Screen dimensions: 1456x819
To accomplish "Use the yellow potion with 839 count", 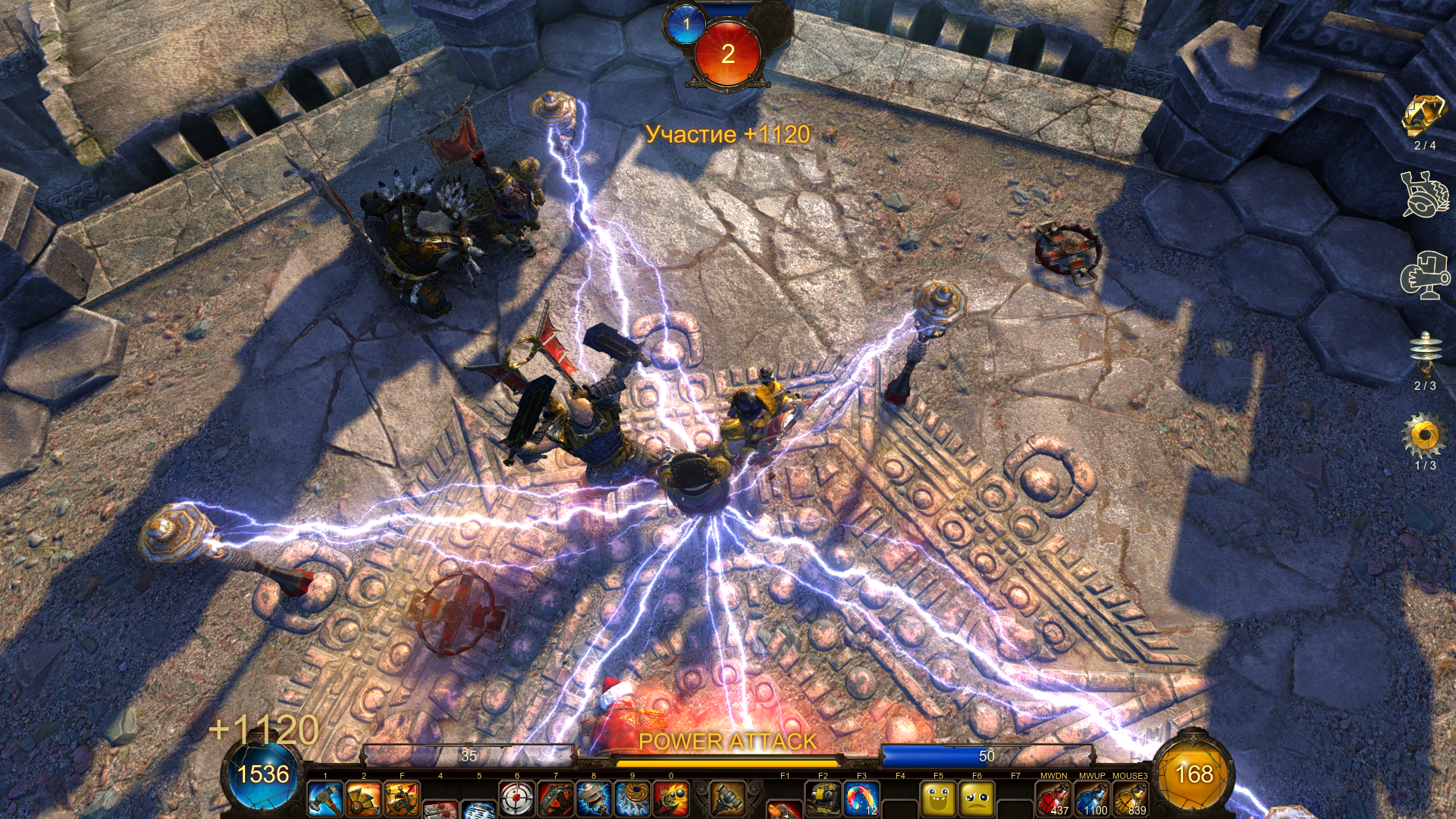I will (x=1130, y=799).
